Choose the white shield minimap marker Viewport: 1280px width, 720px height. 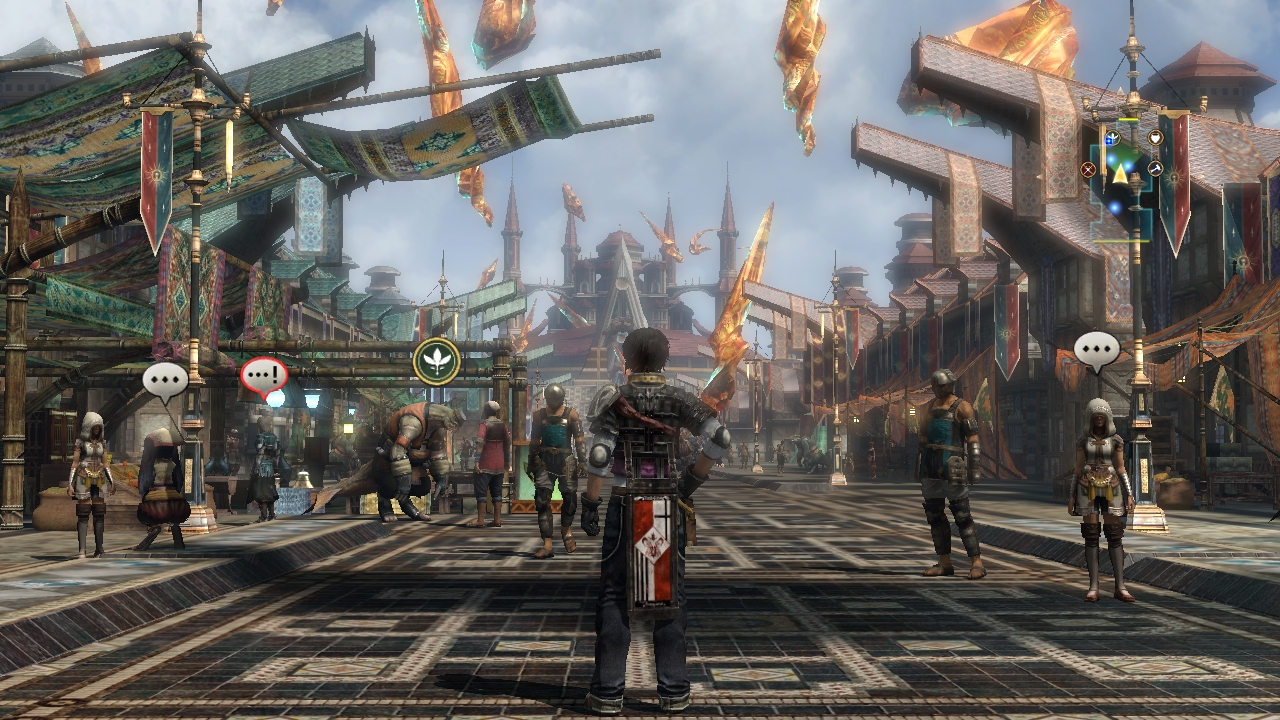(x=1156, y=138)
